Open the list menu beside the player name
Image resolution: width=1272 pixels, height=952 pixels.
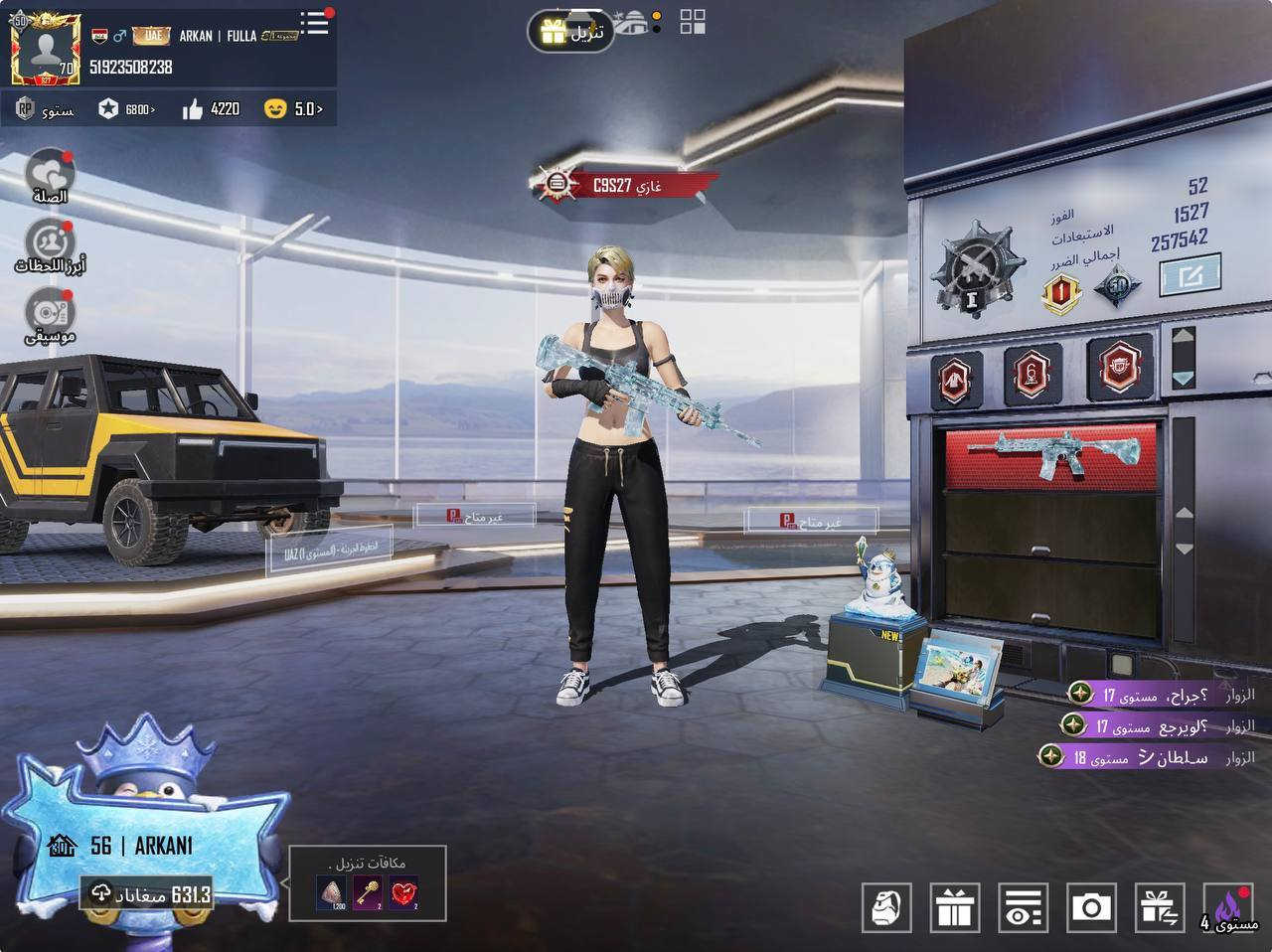pos(316,22)
